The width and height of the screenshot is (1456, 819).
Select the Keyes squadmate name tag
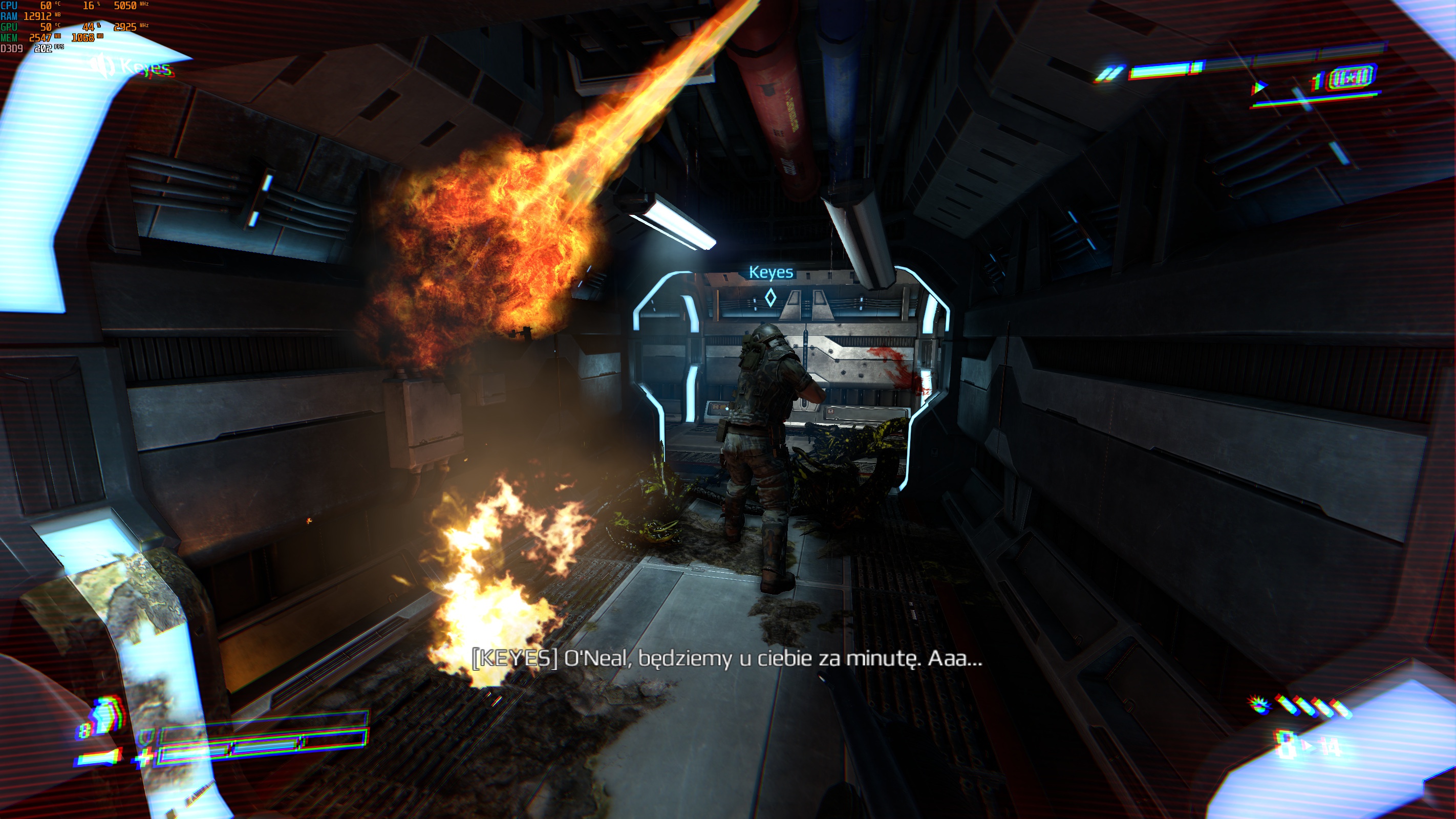pyautogui.click(x=770, y=272)
